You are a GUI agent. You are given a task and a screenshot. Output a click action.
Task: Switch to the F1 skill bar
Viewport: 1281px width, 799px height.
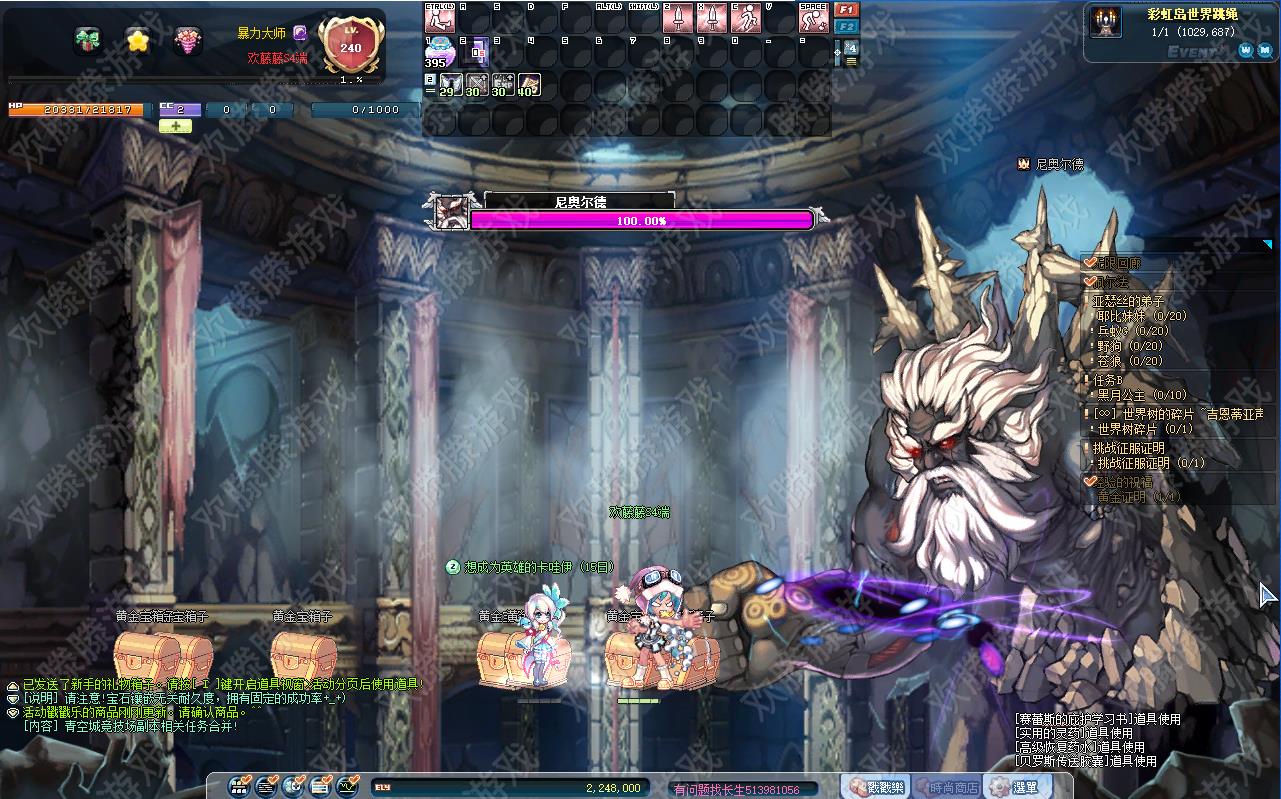click(846, 10)
